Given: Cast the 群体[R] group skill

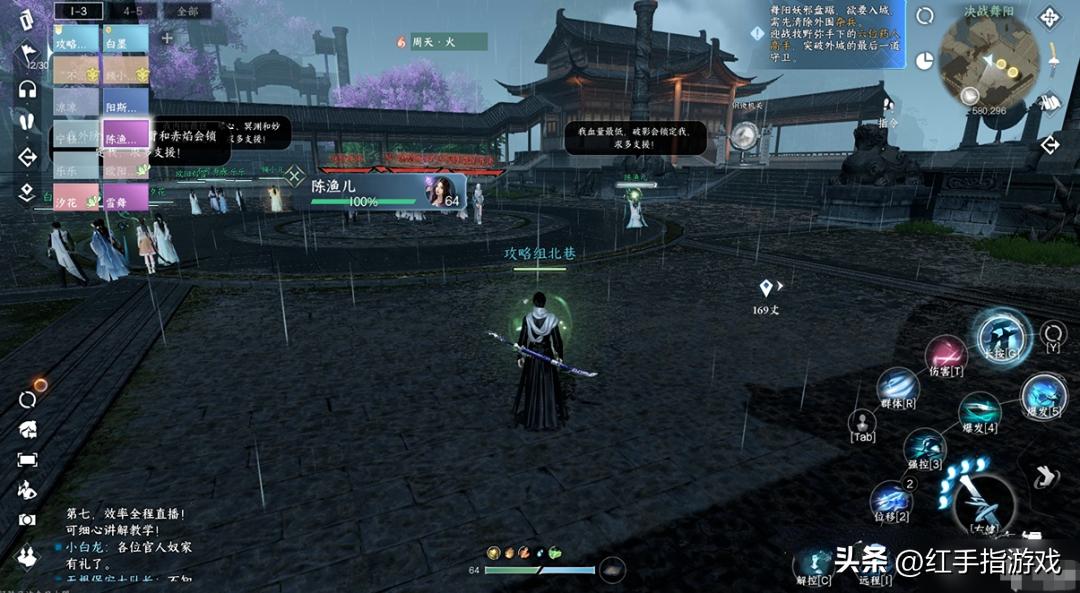Looking at the screenshot, I should coord(897,387).
